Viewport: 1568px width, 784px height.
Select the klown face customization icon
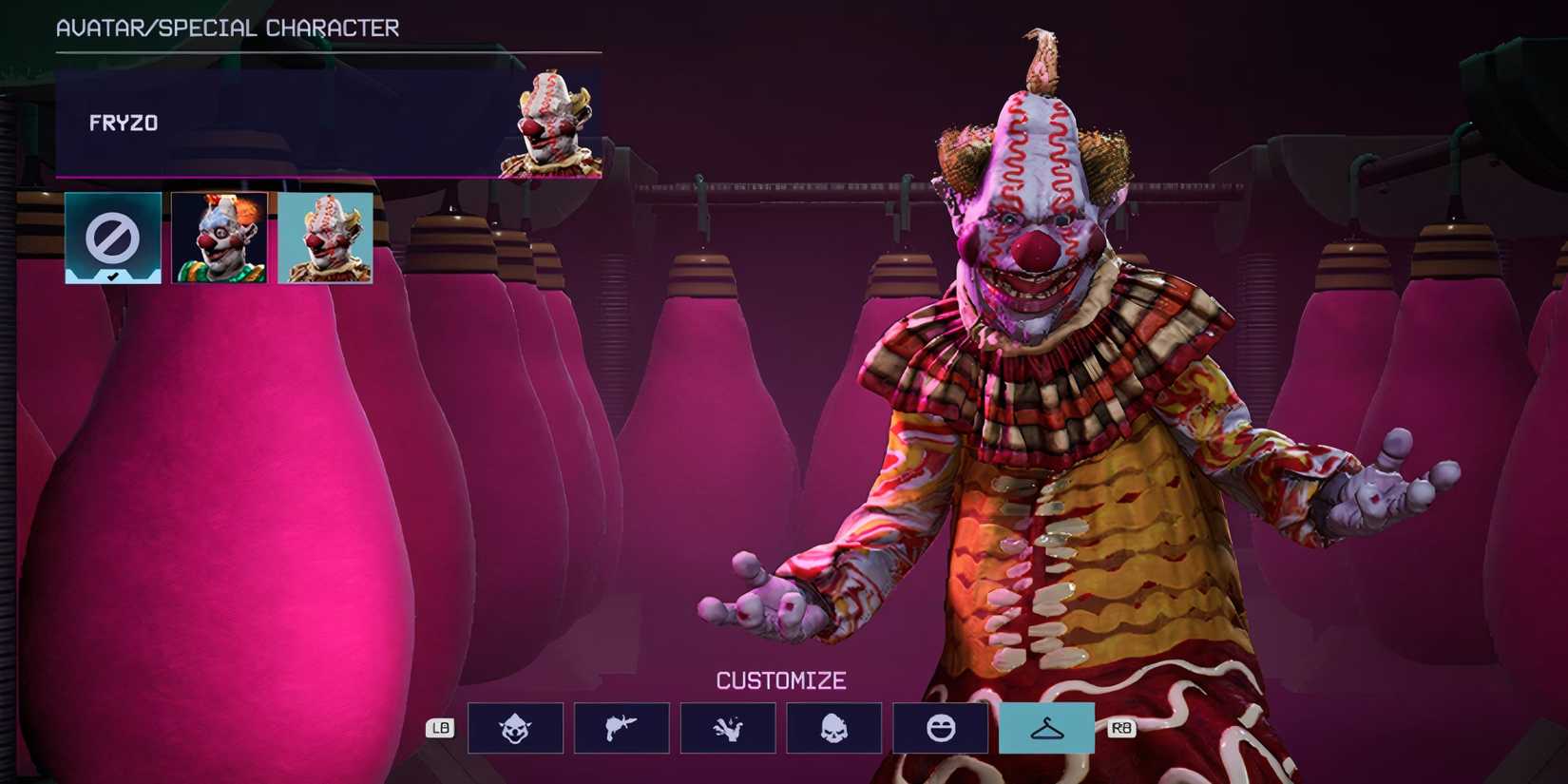coord(515,727)
